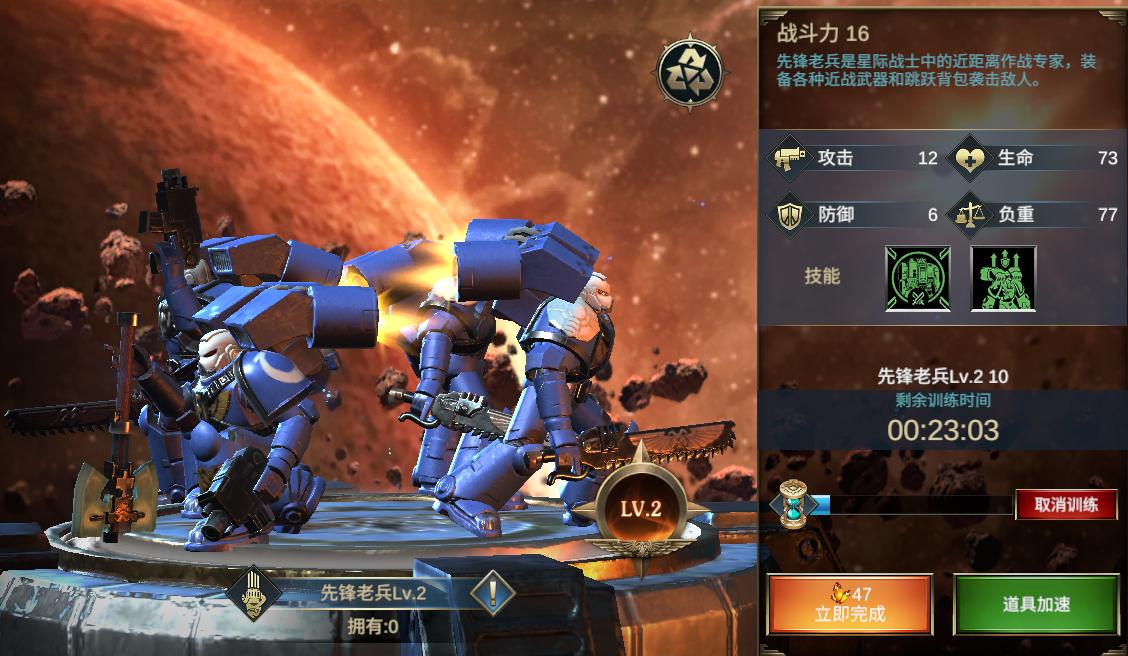This screenshot has height=656, width=1128.
Task: Show unit info via the exclamation icon
Action: click(x=491, y=593)
